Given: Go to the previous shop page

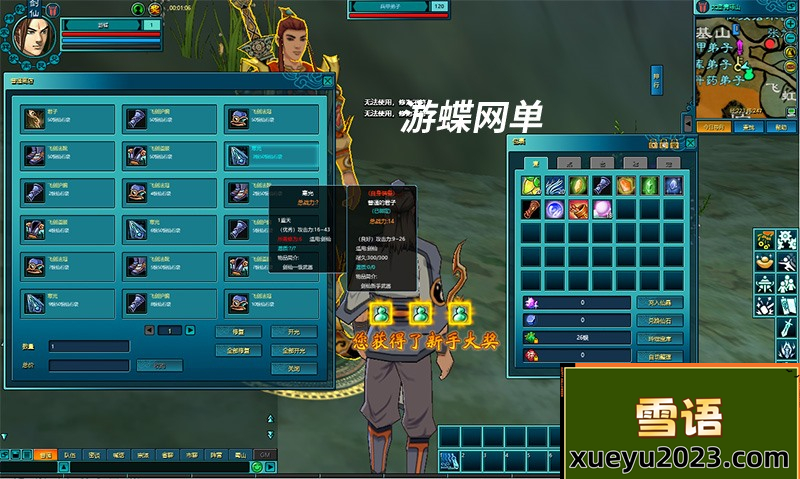Looking at the screenshot, I should click(x=149, y=330).
